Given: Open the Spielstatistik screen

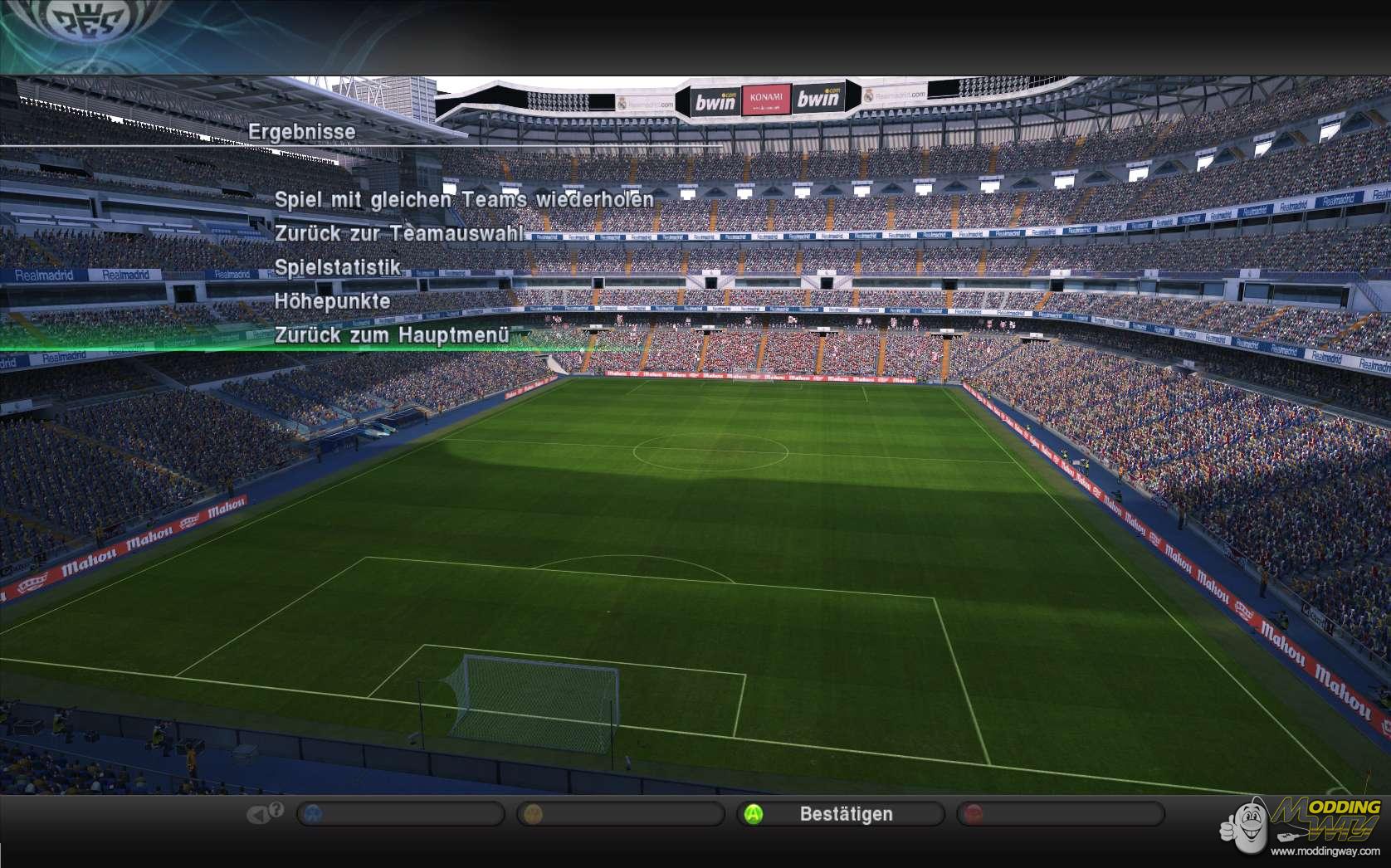Looking at the screenshot, I should [338, 268].
